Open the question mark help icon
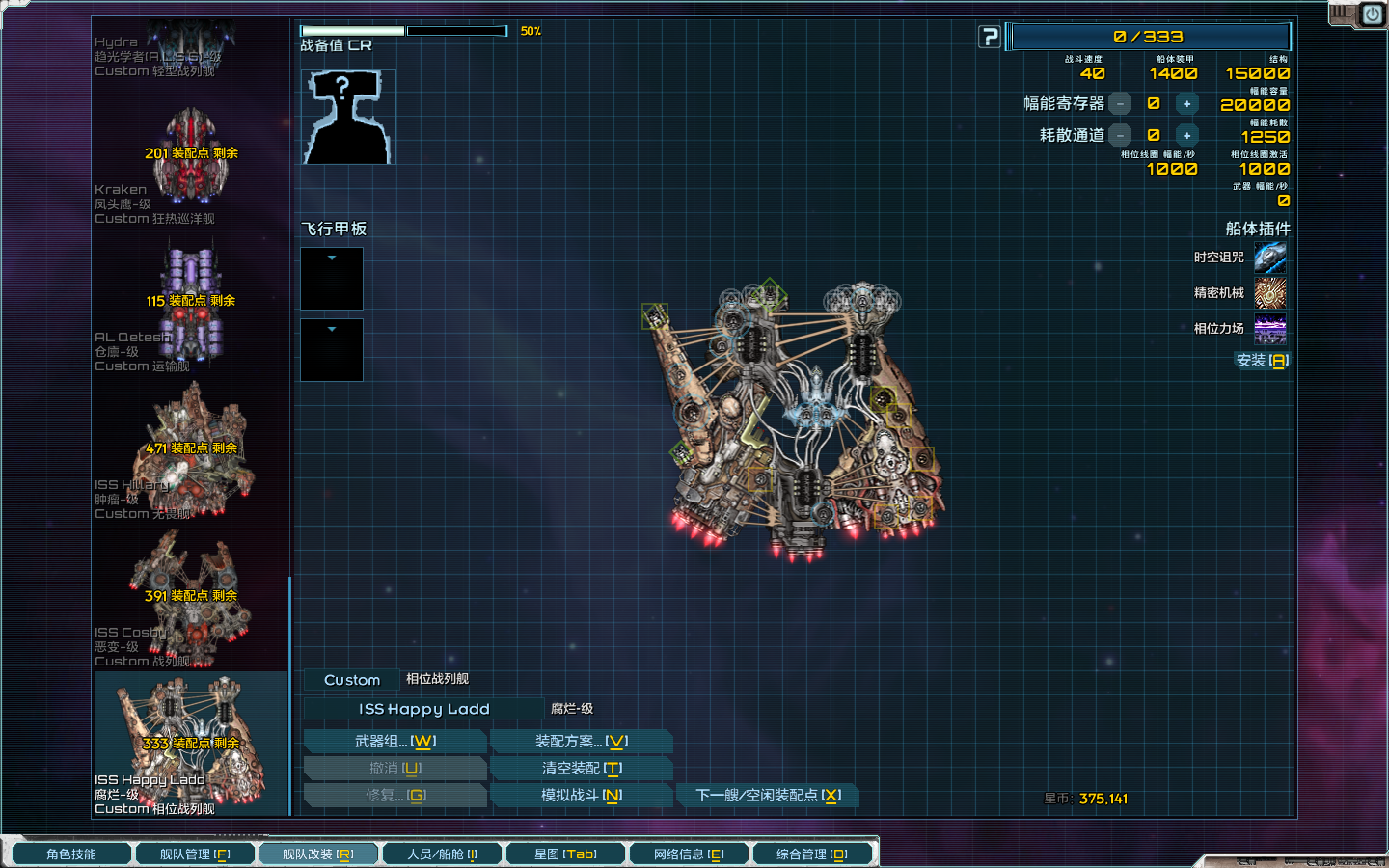The image size is (1389, 868). coord(989,36)
